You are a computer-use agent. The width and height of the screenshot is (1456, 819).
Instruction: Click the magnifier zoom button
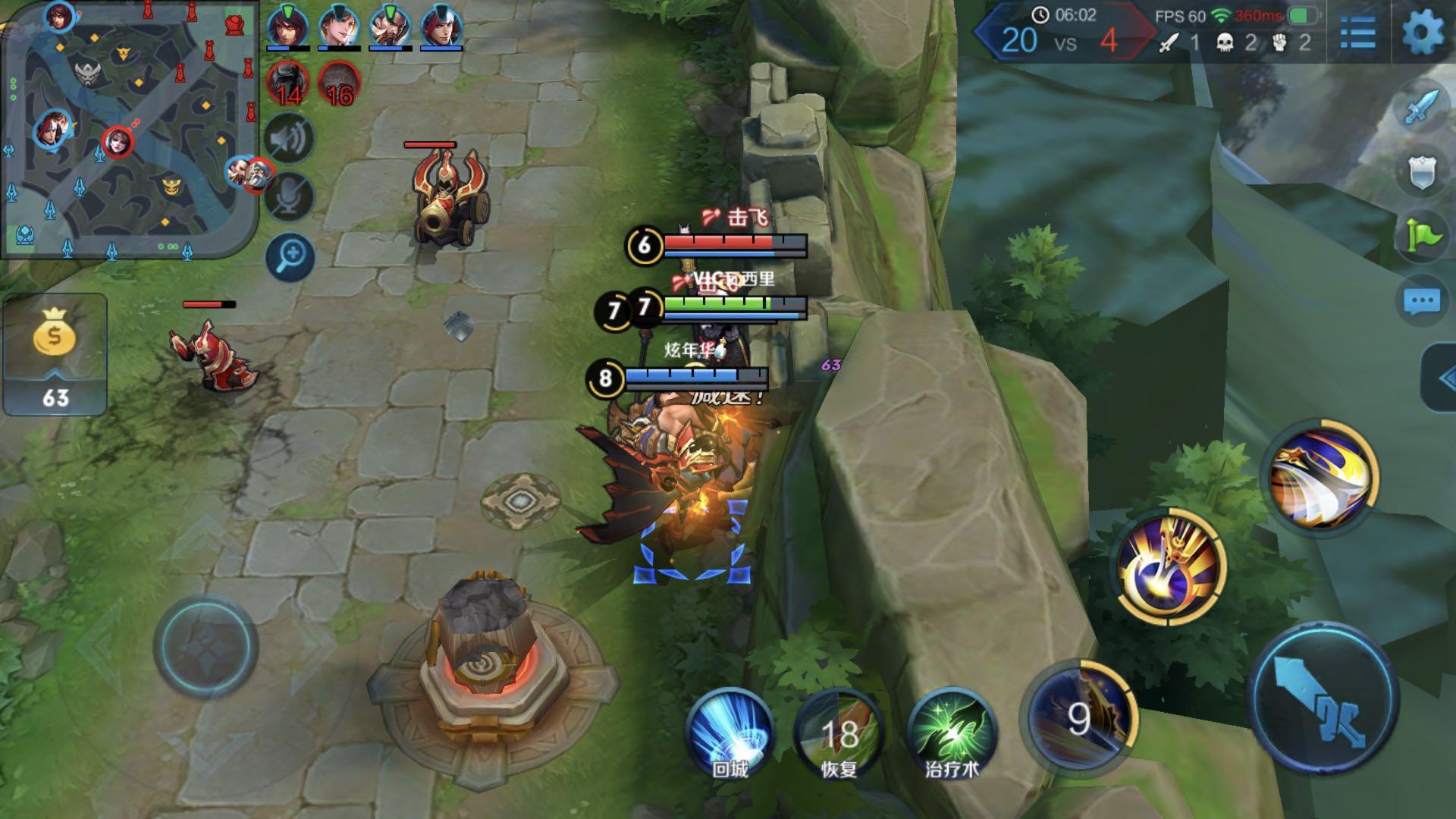(x=290, y=256)
